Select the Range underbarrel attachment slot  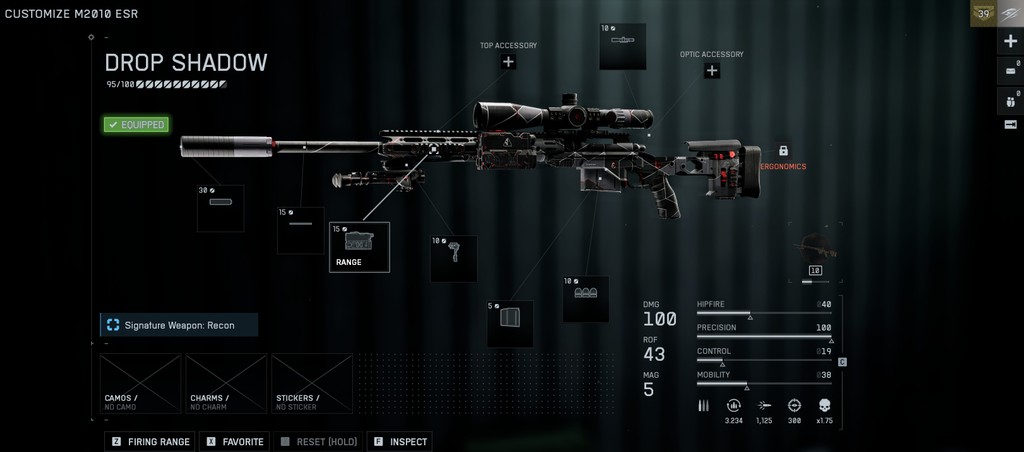(359, 247)
